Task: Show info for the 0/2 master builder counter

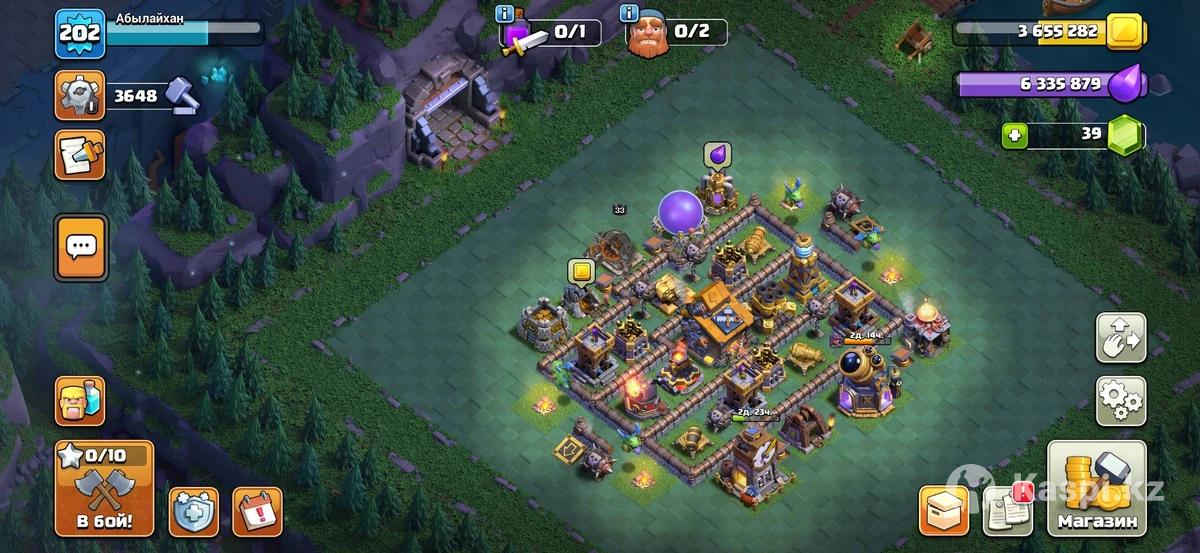Action: point(630,14)
